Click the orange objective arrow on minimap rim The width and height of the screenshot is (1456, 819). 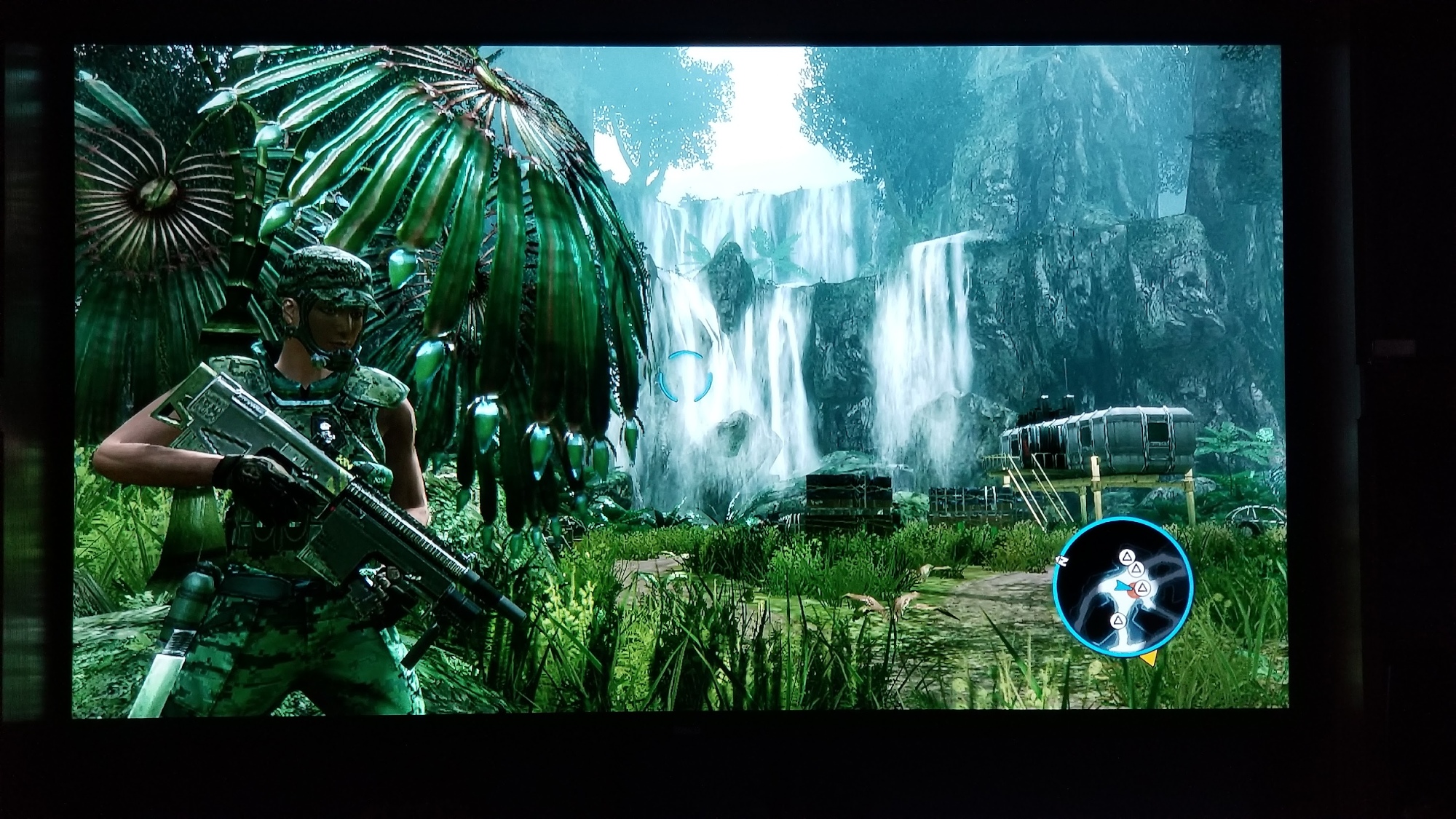(x=1149, y=659)
